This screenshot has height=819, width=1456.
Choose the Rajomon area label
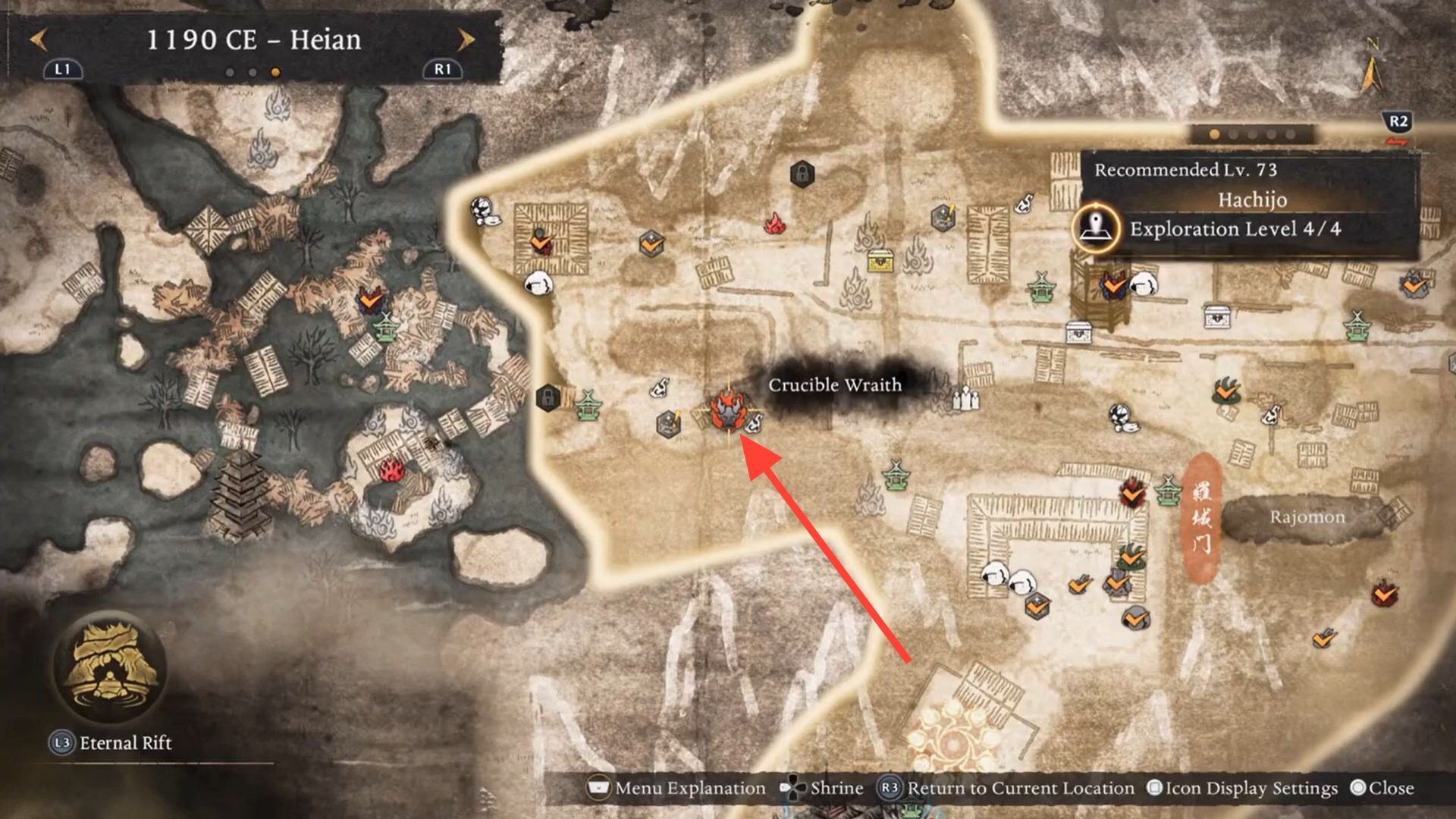[x=1307, y=518]
